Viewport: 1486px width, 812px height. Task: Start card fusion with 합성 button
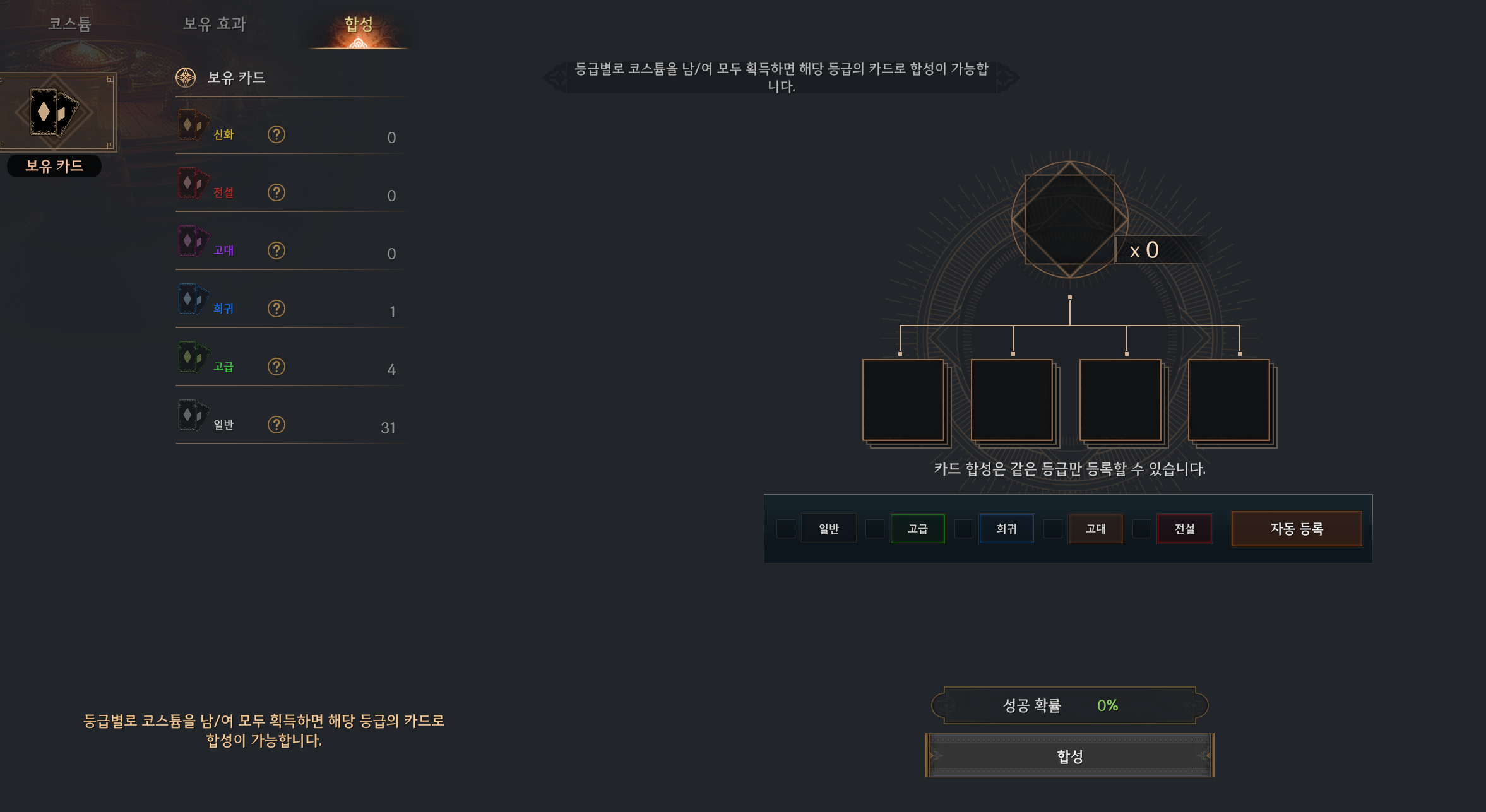pos(1069,756)
